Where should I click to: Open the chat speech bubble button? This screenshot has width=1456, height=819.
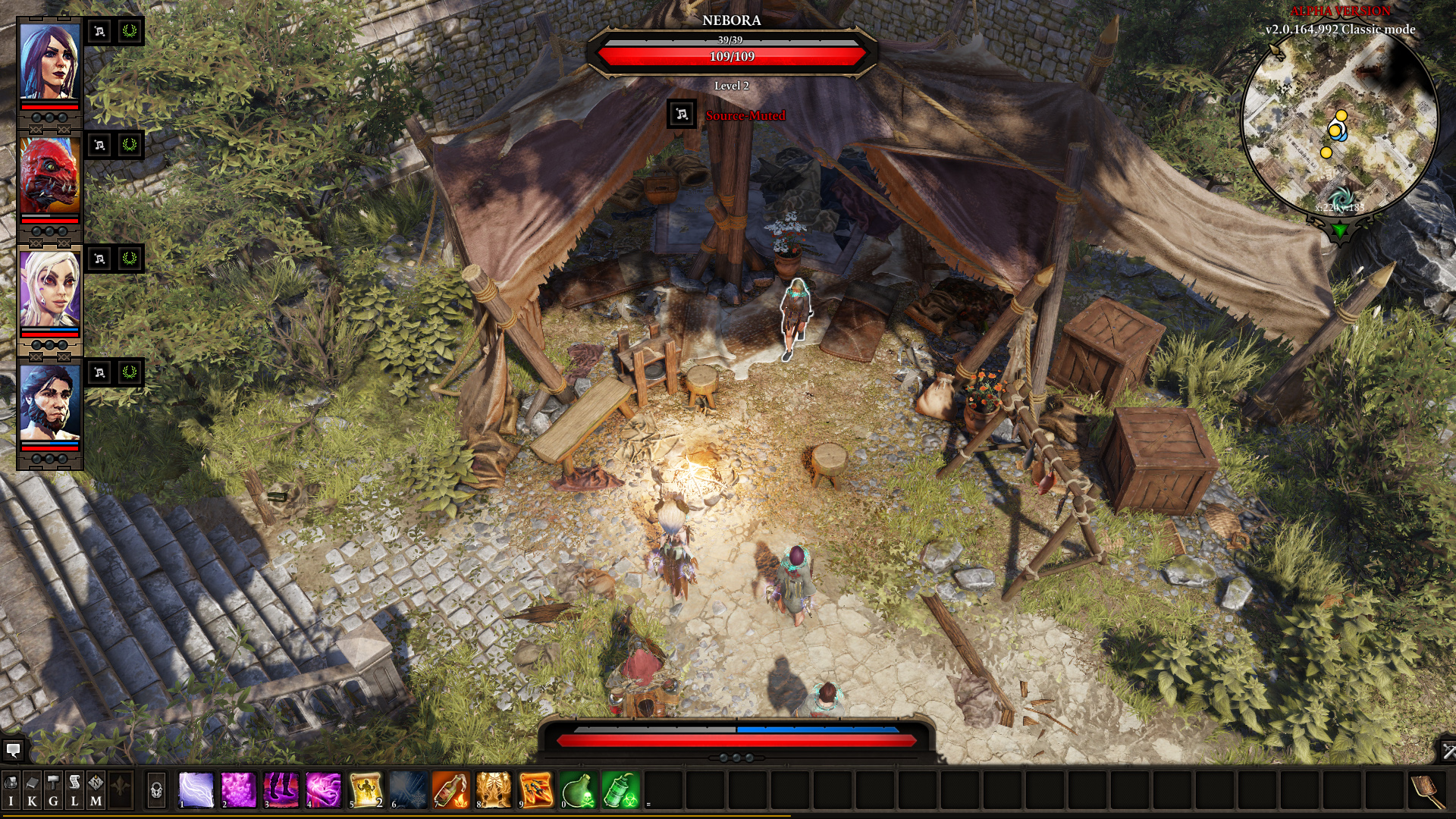click(13, 751)
